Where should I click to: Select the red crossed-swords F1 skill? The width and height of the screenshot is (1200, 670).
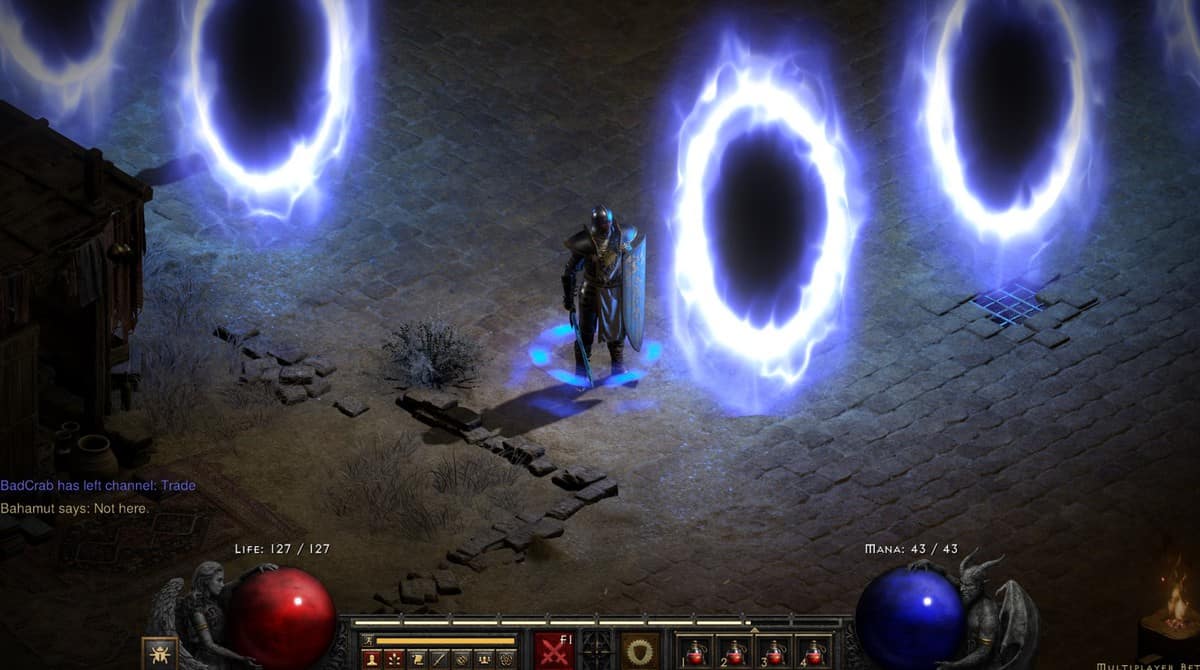(x=553, y=650)
